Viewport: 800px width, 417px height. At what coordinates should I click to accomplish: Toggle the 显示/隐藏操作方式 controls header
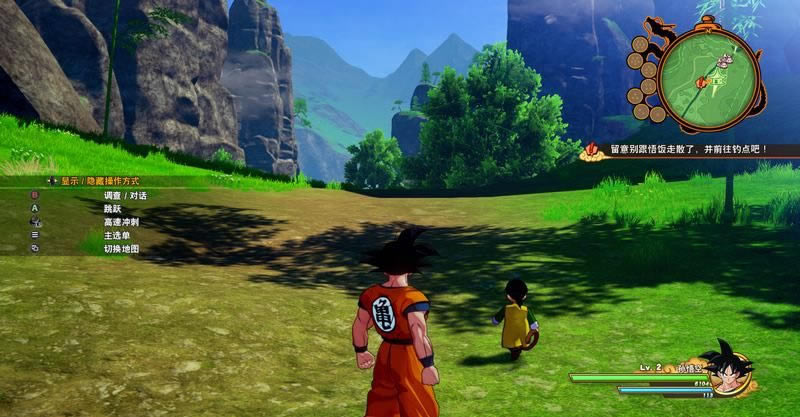point(99,181)
